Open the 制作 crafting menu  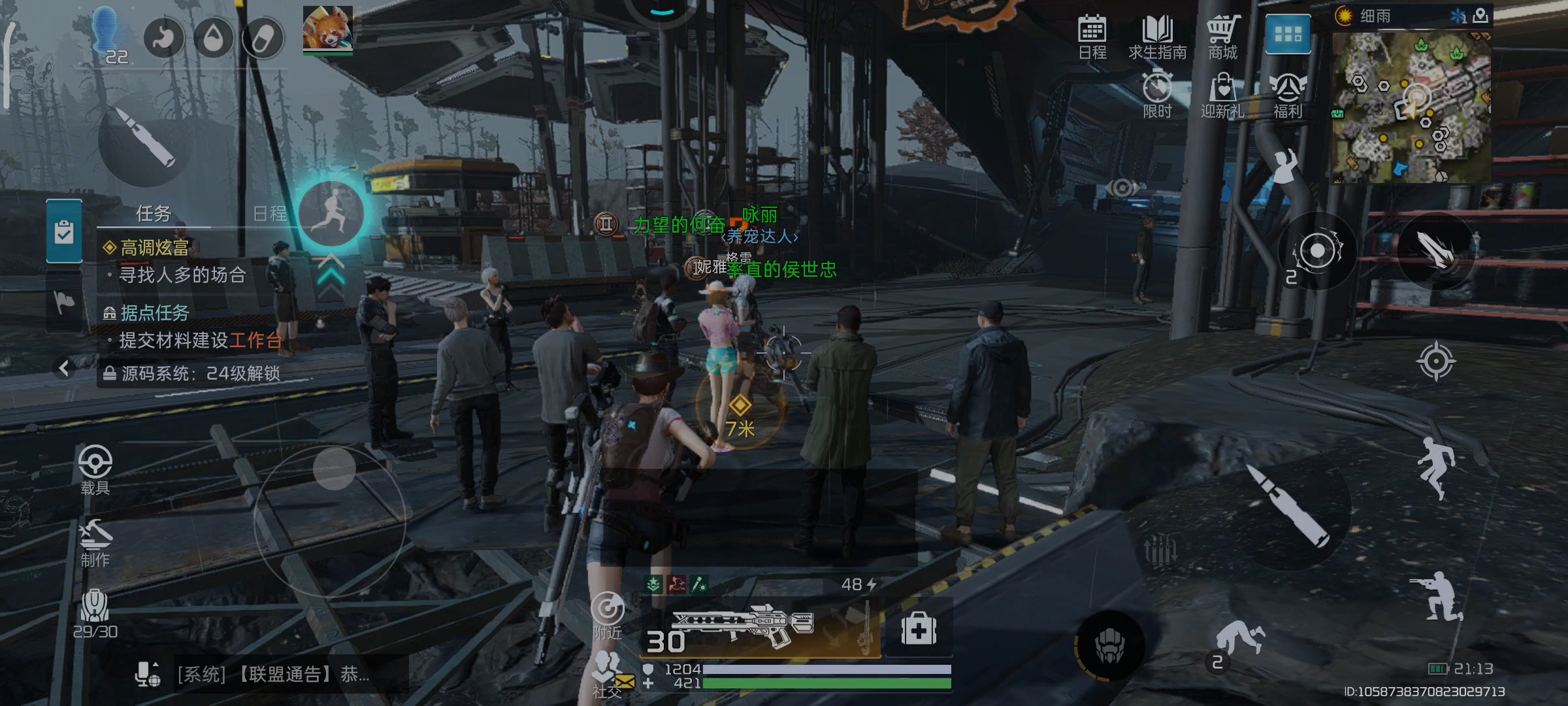pos(95,543)
